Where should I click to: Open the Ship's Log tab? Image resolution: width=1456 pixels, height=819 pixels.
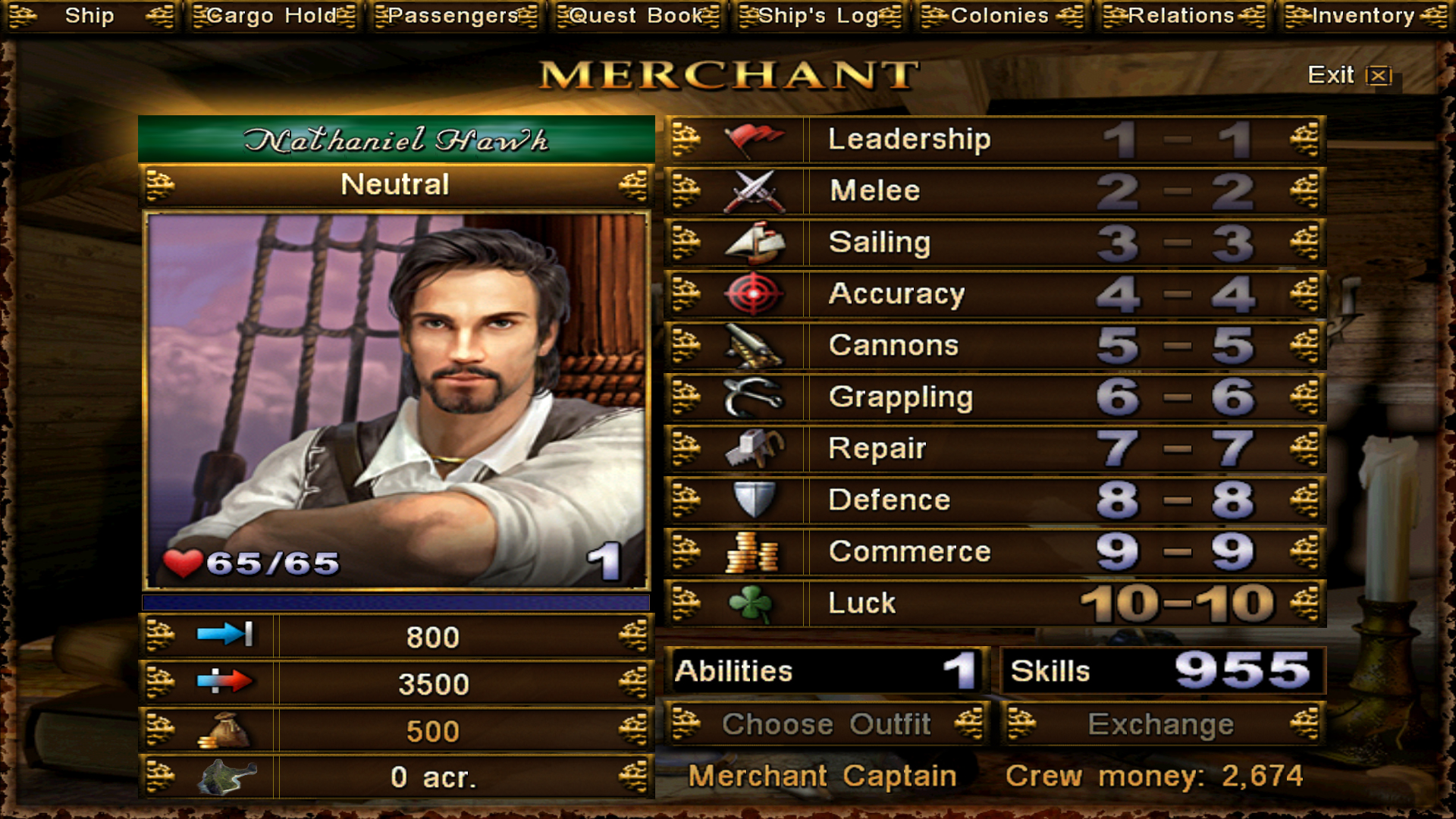click(x=819, y=16)
